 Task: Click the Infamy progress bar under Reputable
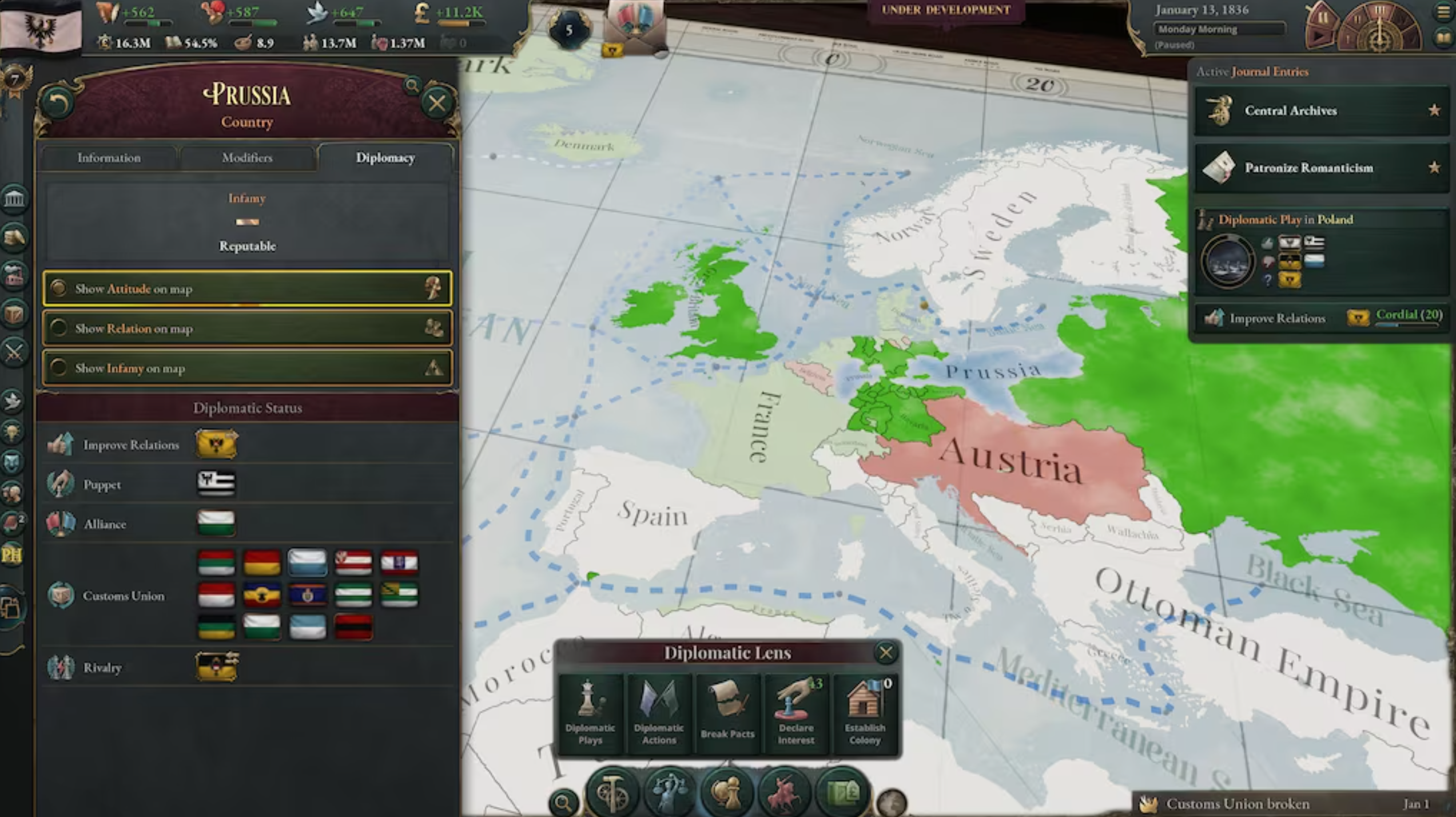247,222
